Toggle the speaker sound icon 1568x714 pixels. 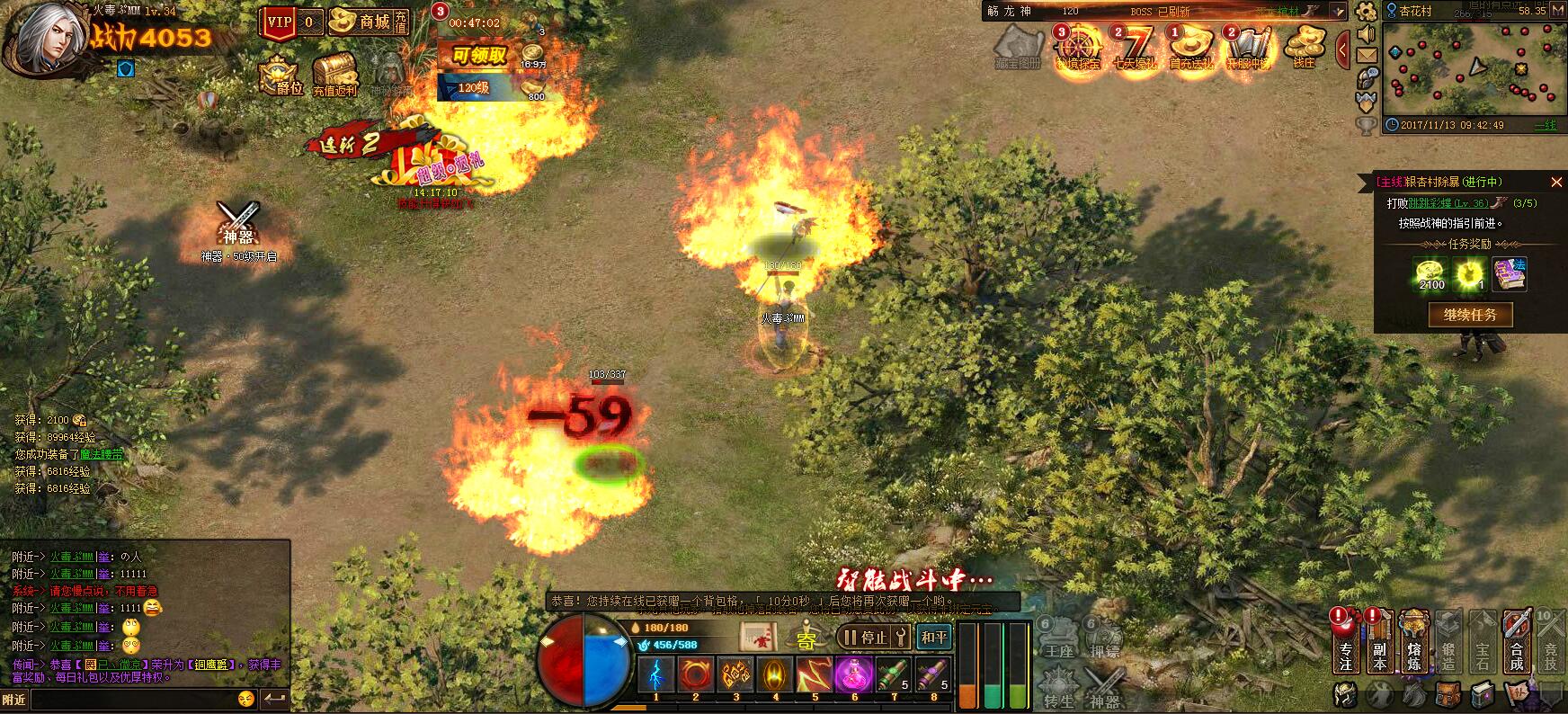coord(1367,34)
